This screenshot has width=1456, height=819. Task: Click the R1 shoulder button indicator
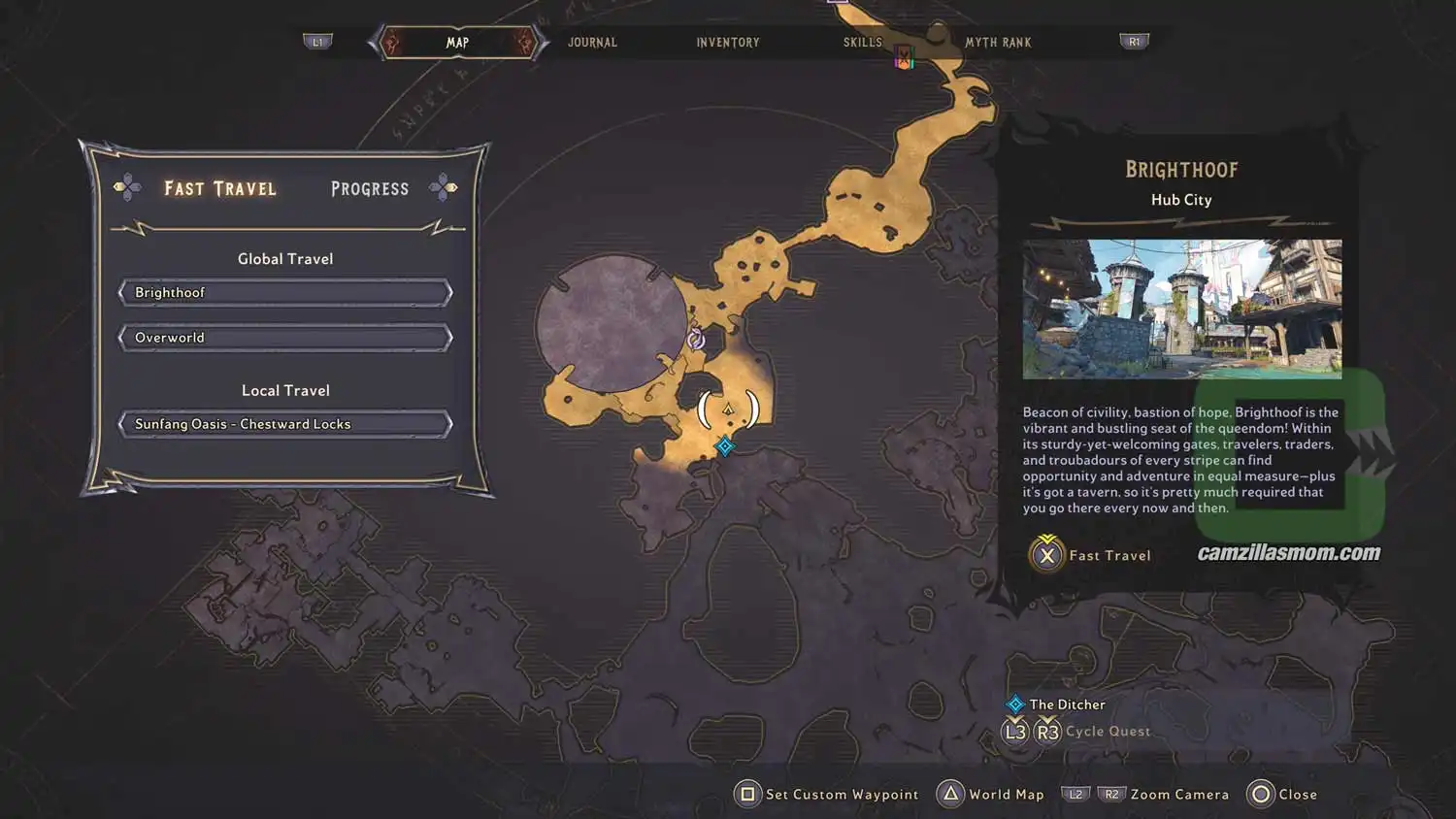click(x=1134, y=42)
